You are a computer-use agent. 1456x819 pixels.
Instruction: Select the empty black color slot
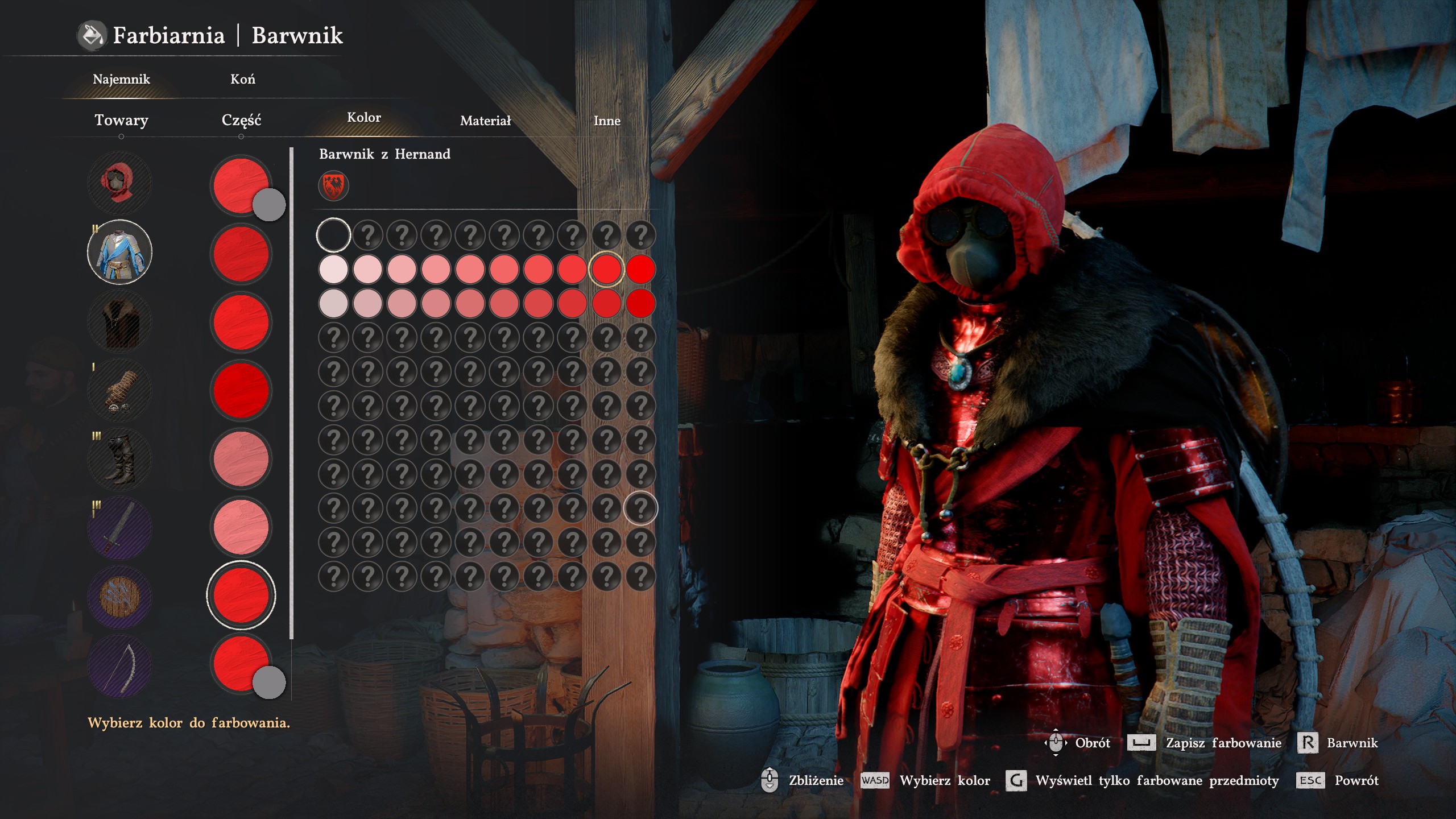point(333,235)
